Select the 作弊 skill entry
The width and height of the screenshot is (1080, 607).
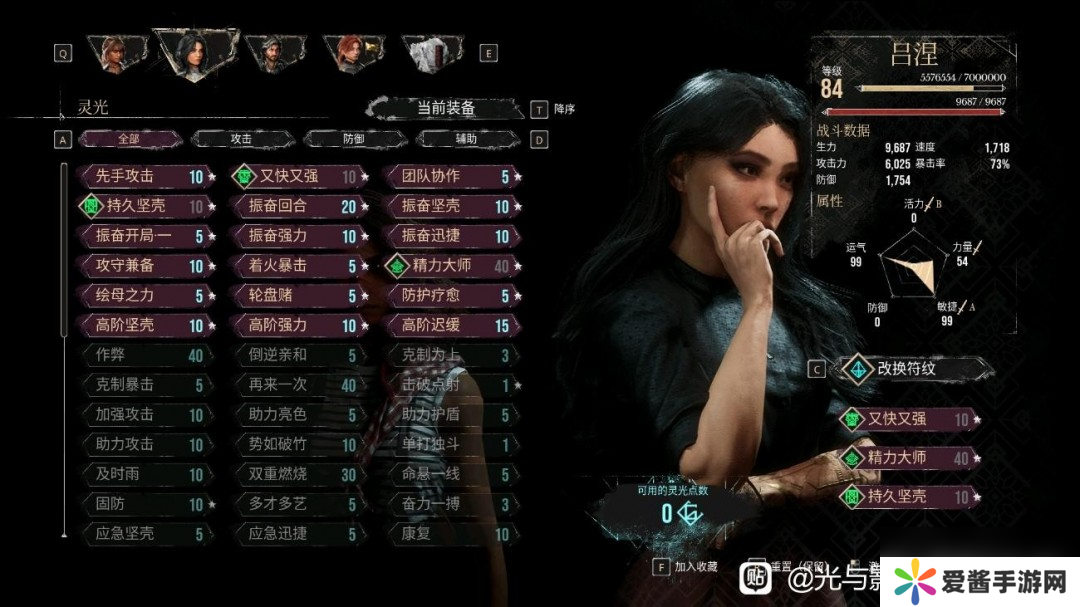pyautogui.click(x=145, y=355)
